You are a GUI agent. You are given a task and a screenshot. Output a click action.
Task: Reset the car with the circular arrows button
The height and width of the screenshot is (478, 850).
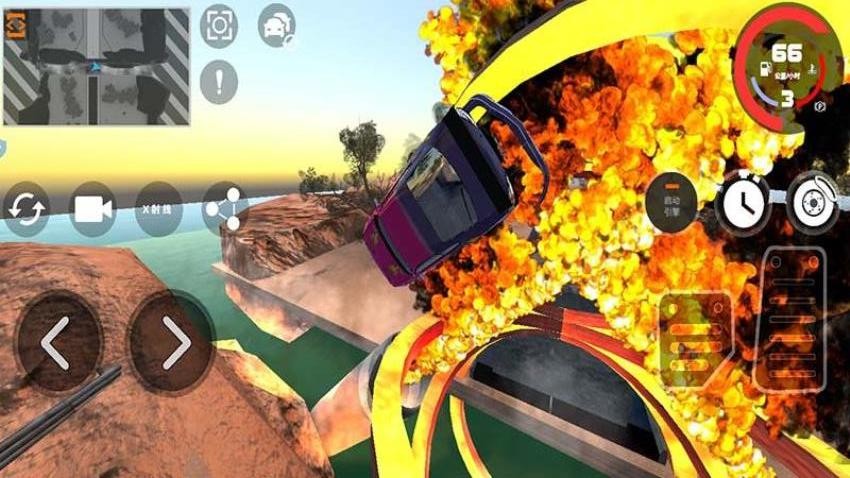26,209
